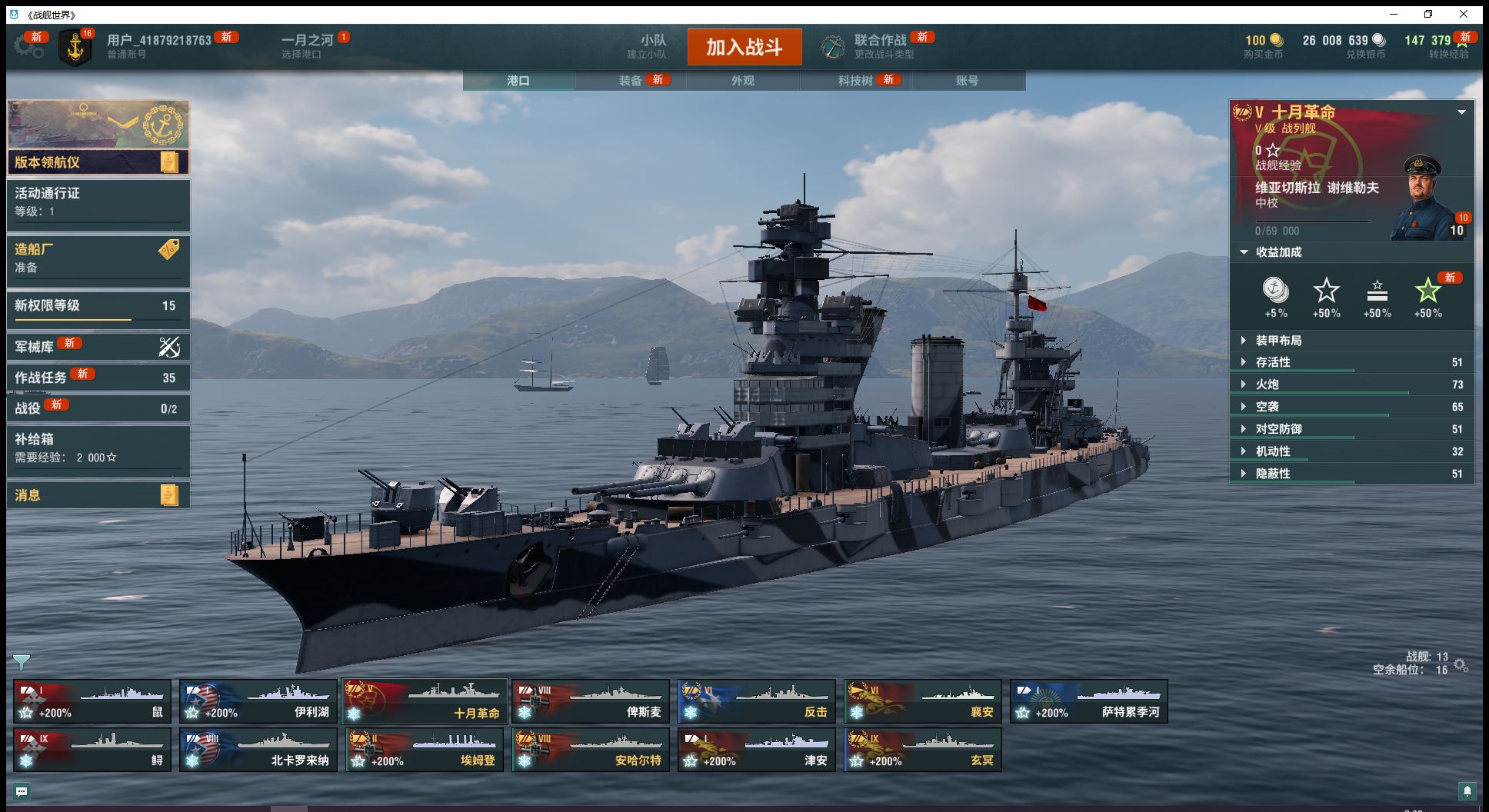Switch to the 装备 tab

(x=631, y=81)
